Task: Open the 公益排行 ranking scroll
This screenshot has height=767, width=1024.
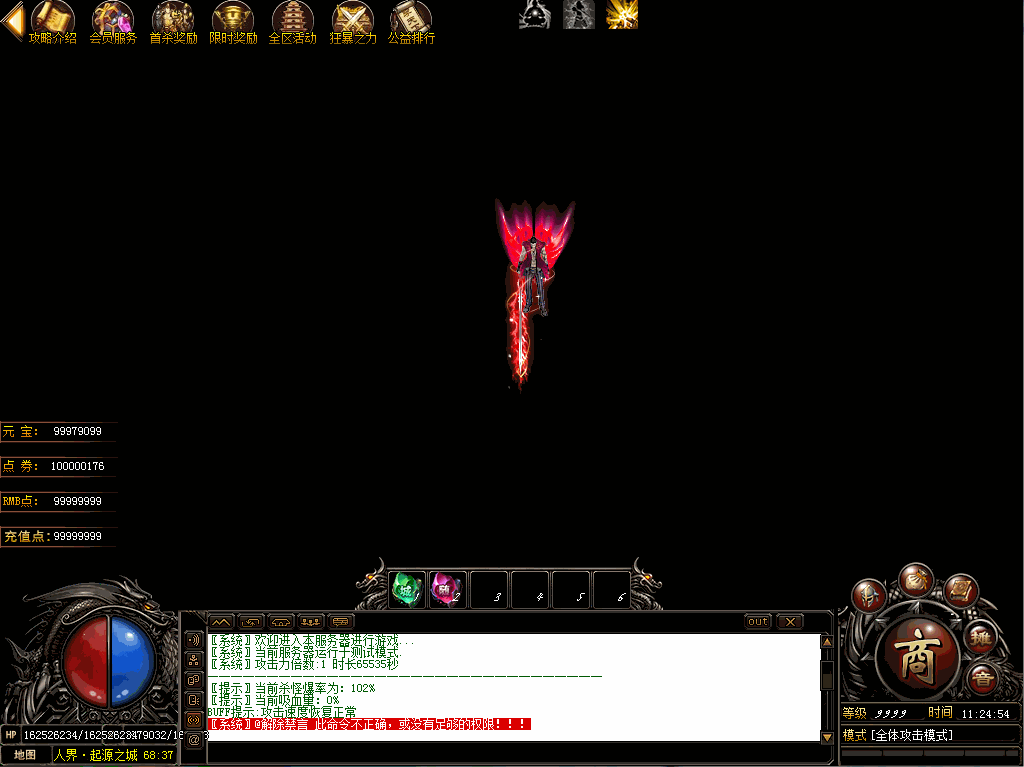Action: tap(411, 20)
